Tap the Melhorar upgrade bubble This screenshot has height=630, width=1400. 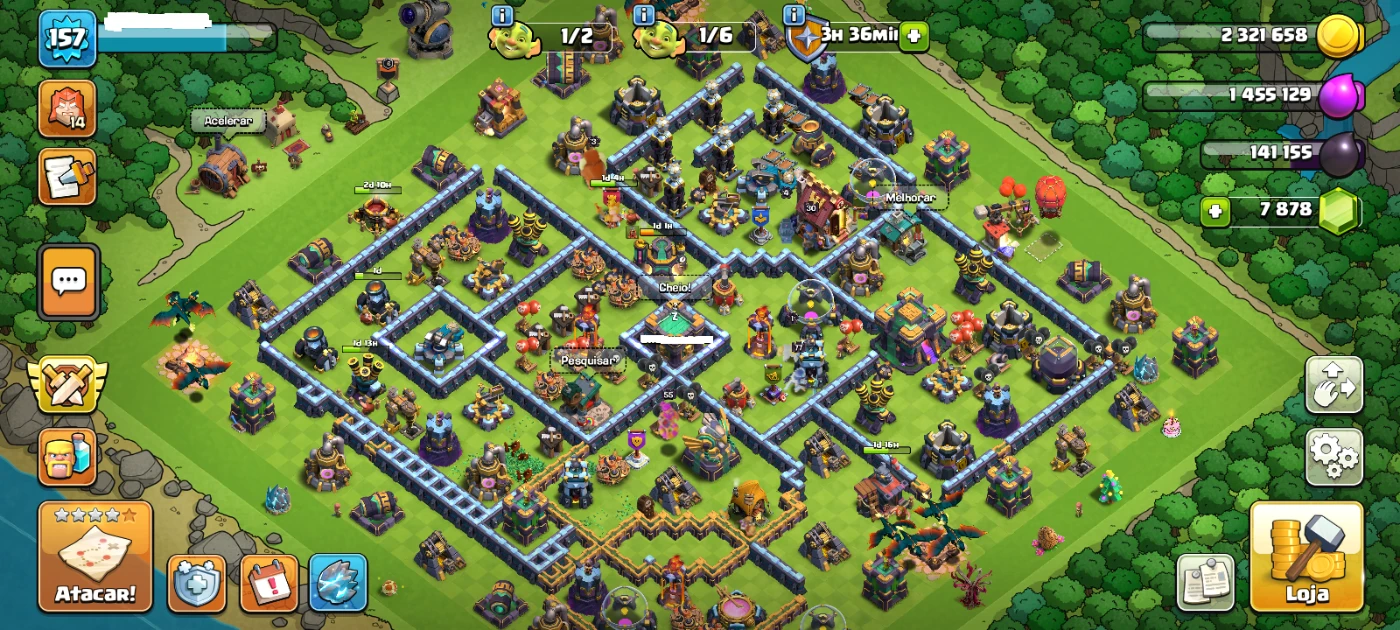(910, 198)
